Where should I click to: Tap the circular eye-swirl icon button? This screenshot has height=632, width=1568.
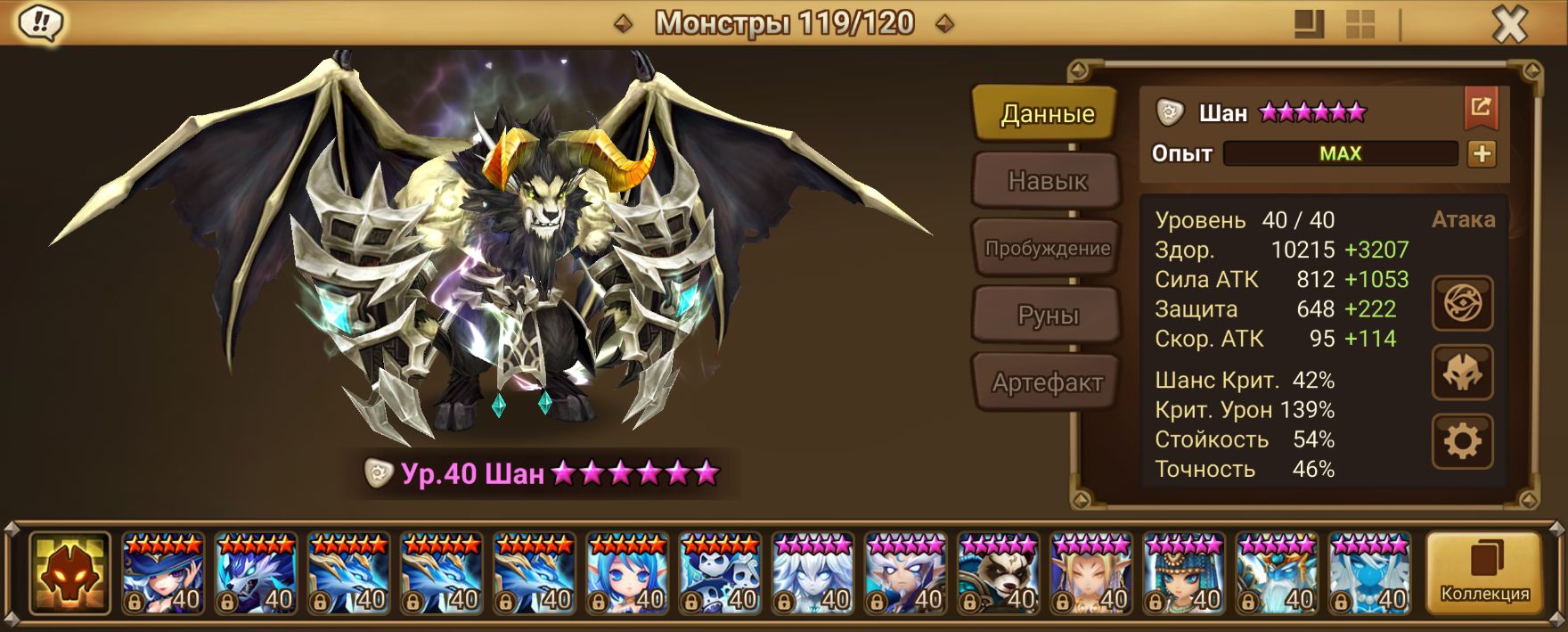click(1462, 304)
